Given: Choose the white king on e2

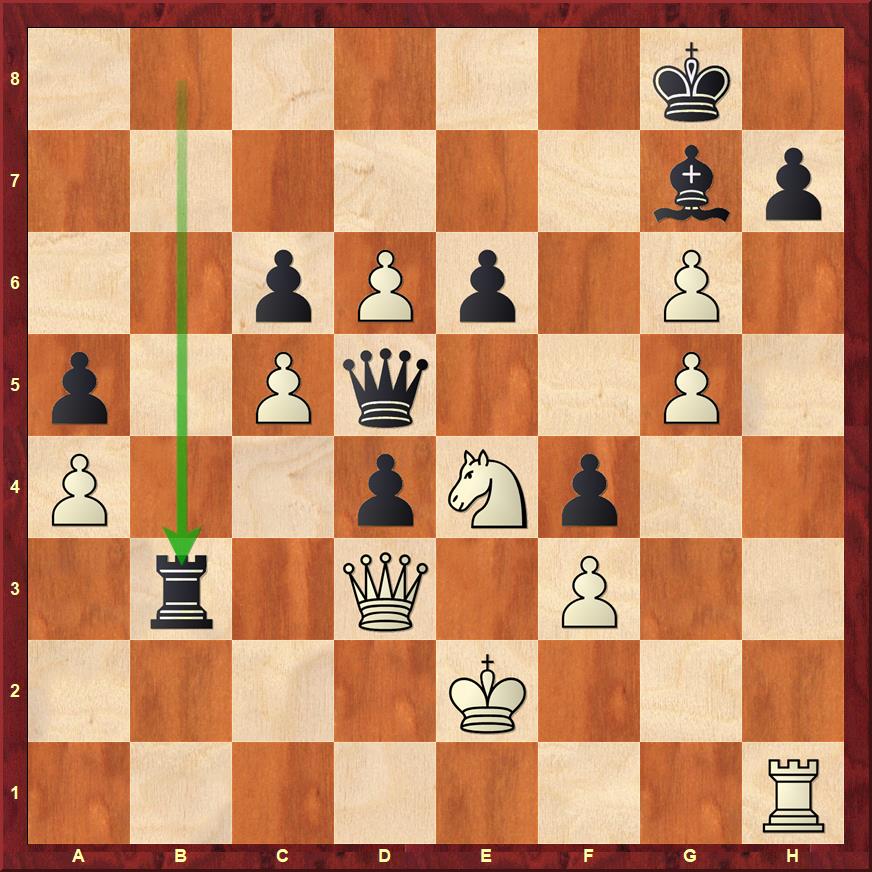Looking at the screenshot, I should point(487,692).
